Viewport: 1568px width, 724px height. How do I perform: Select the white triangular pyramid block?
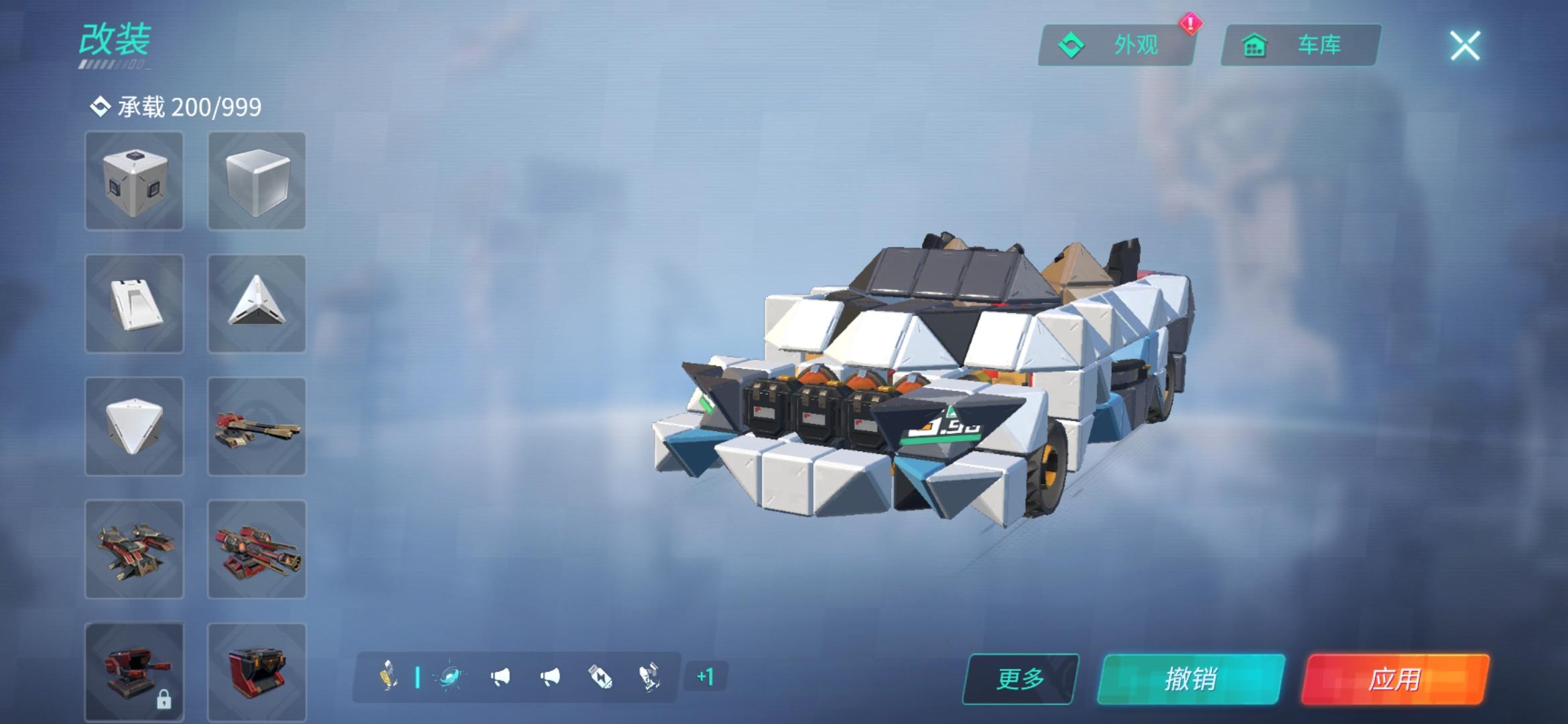257,304
